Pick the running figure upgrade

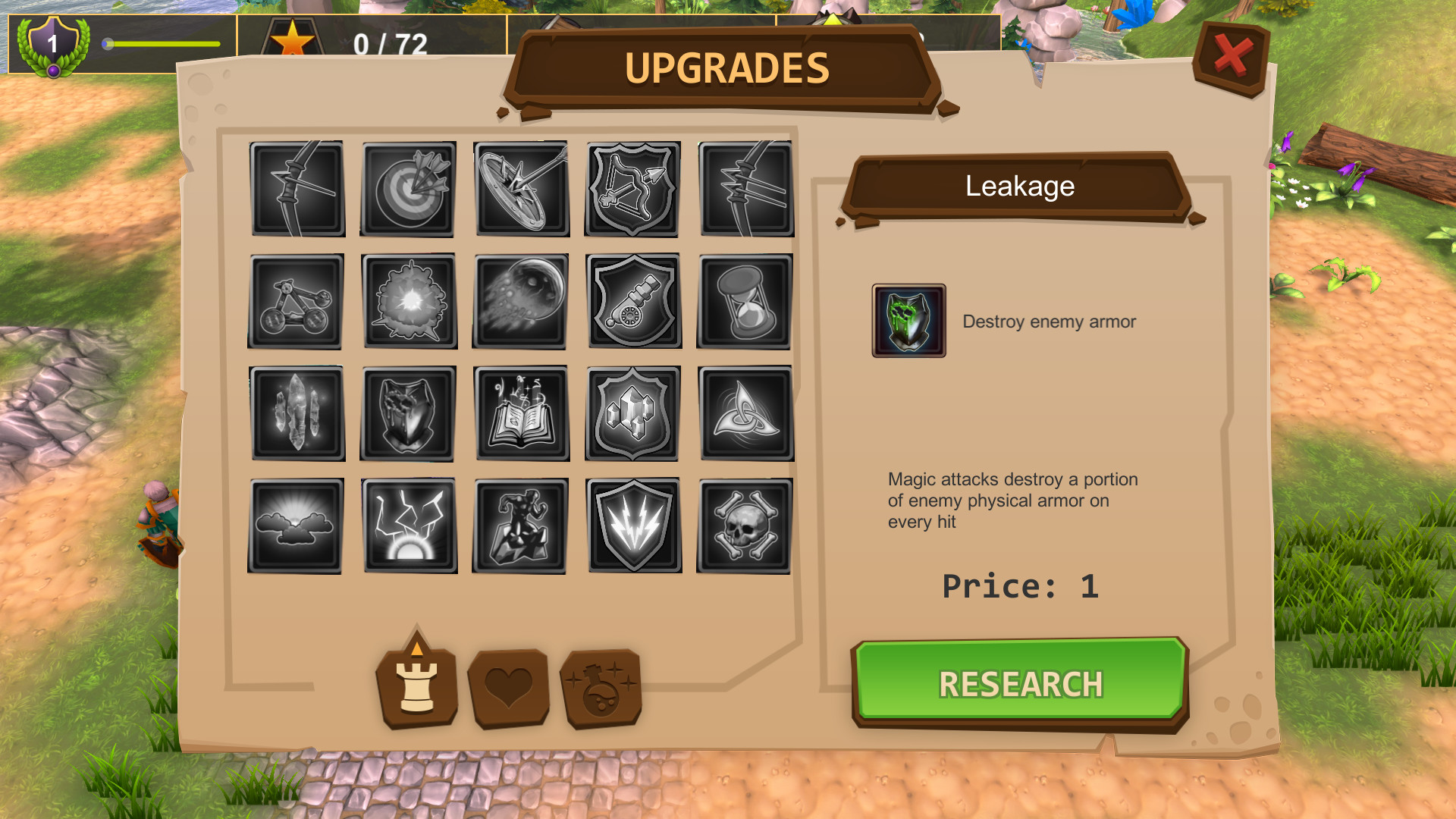pyautogui.click(x=520, y=526)
